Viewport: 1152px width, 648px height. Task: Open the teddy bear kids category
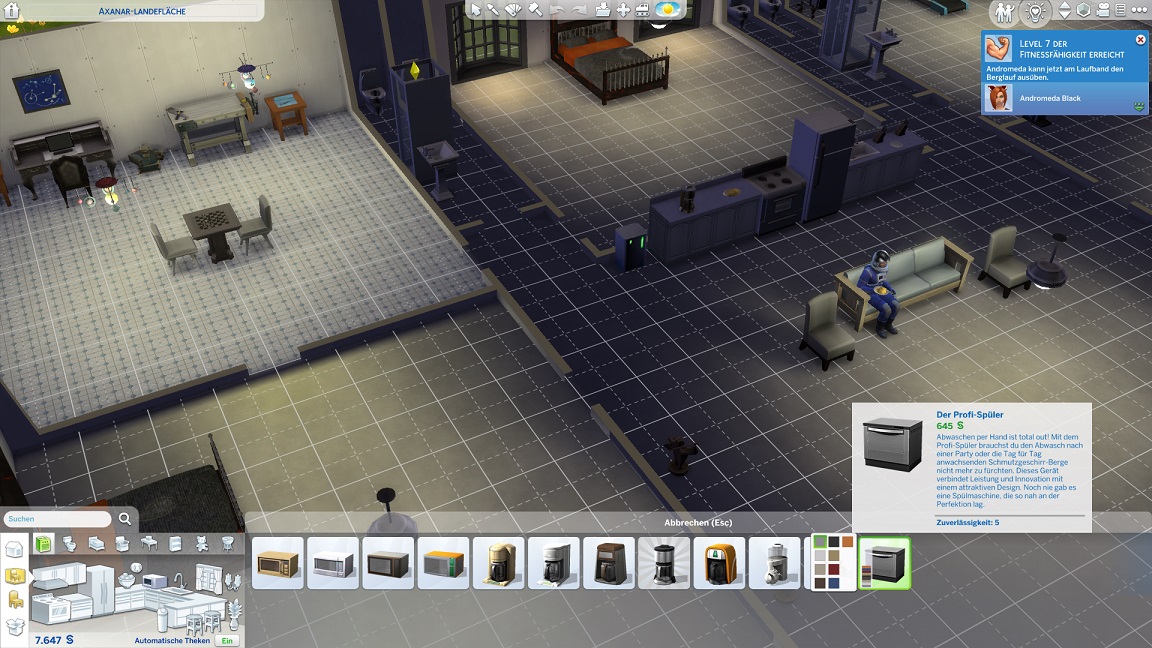point(201,543)
